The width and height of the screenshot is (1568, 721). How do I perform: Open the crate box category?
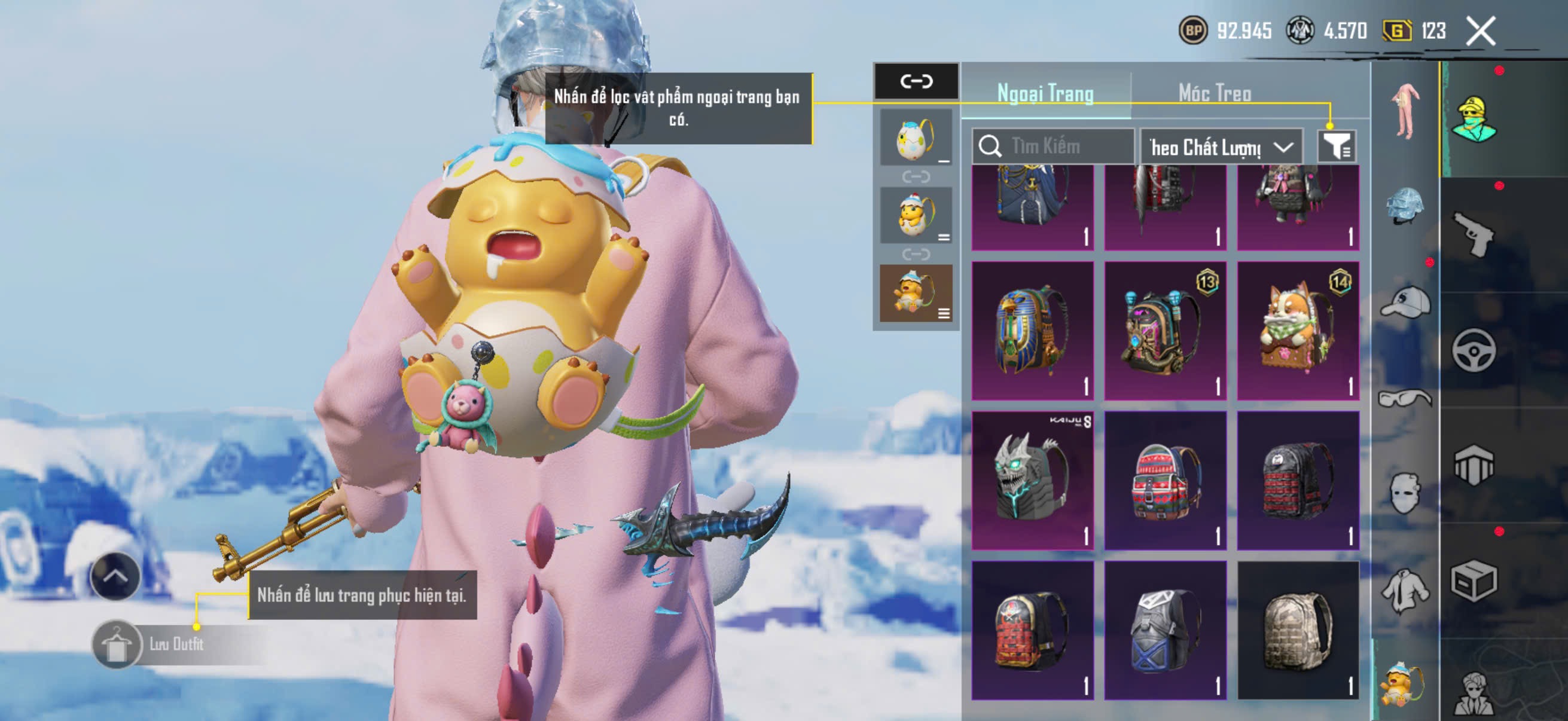[1473, 581]
